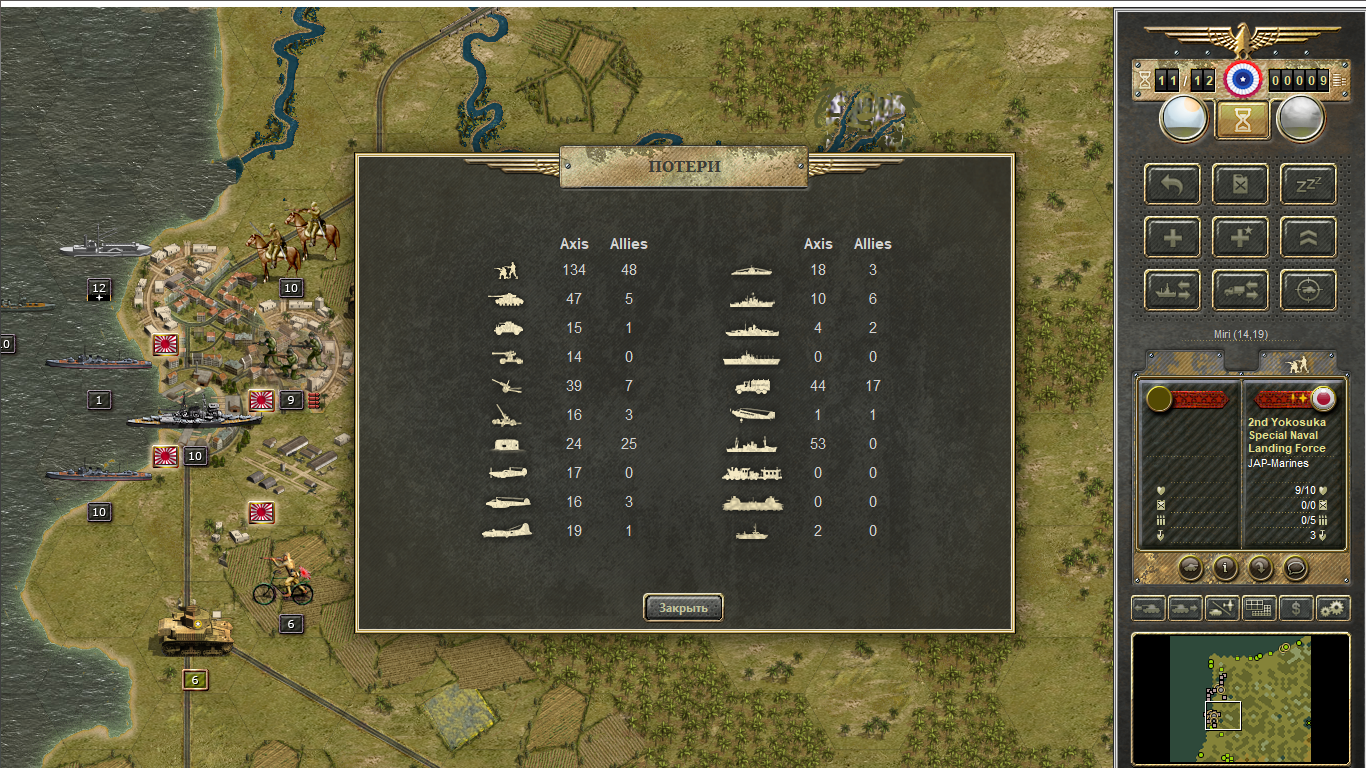Open unit info with the round 'i' button

click(1225, 568)
